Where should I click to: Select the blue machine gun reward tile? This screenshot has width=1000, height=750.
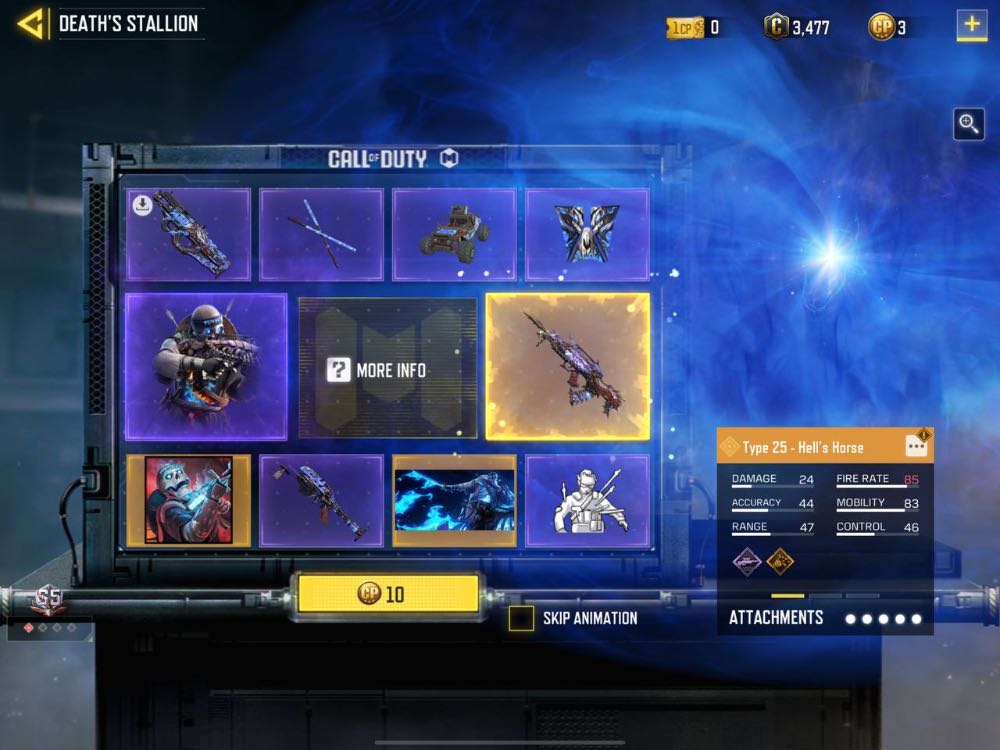[x=321, y=500]
